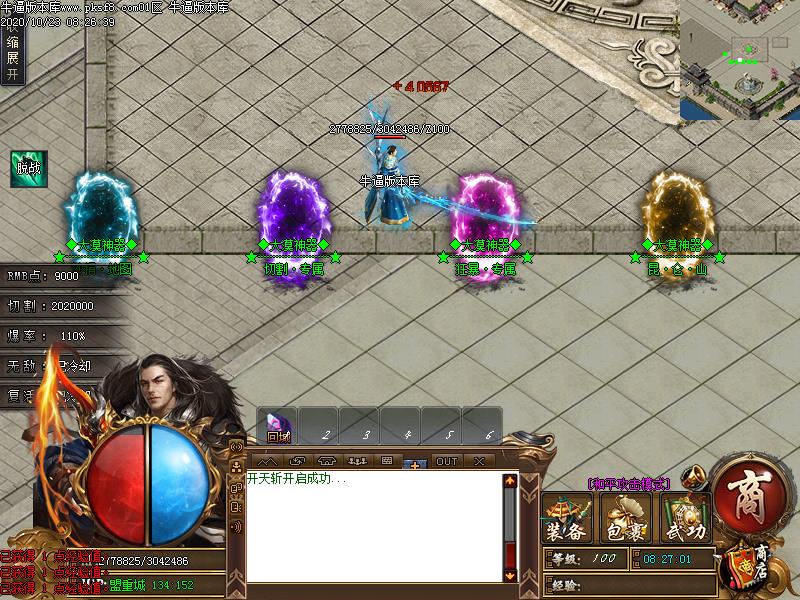Click the chat message window
800x600 pixels.
[372, 525]
